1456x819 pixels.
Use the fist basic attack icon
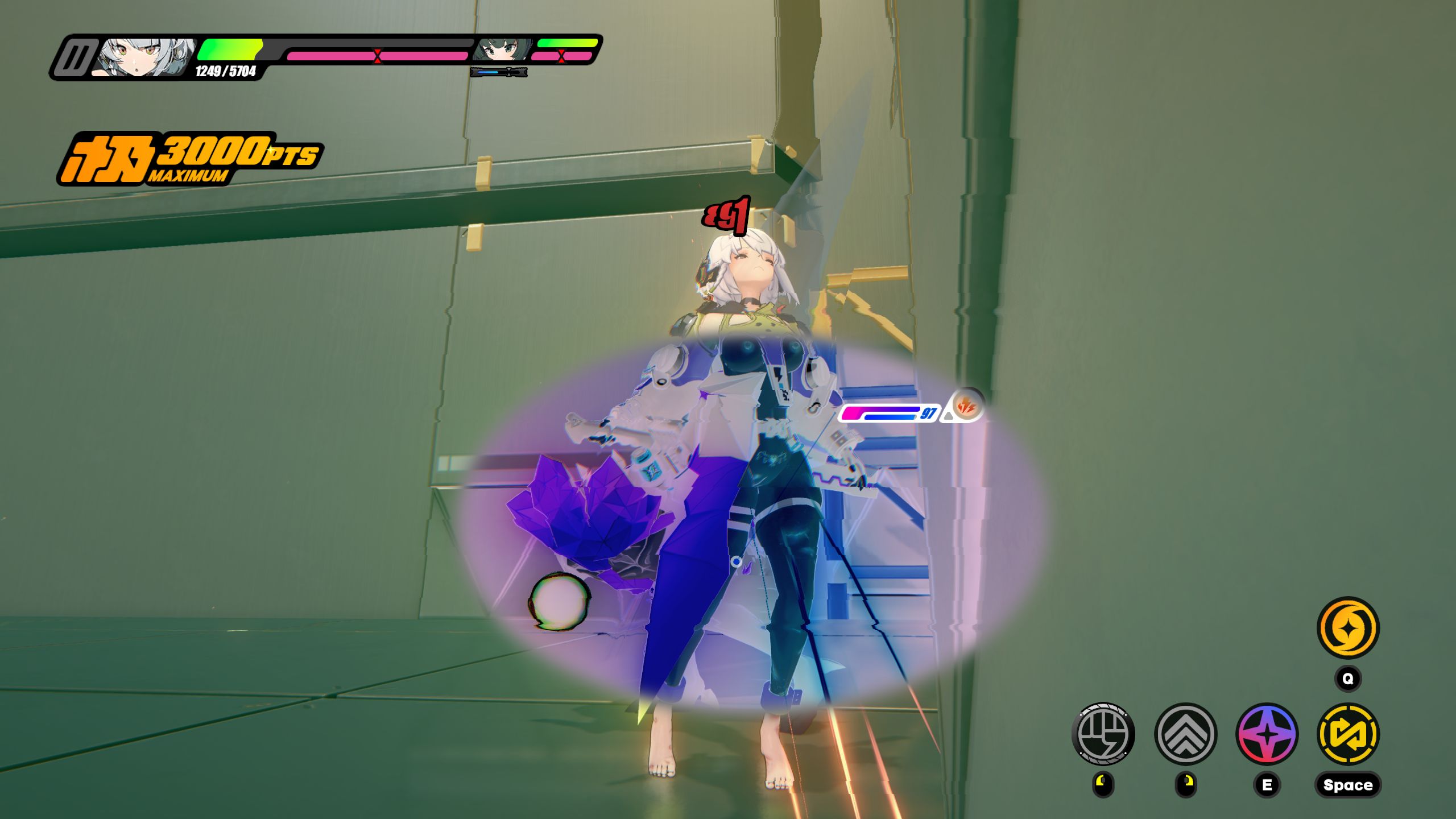(x=1103, y=734)
